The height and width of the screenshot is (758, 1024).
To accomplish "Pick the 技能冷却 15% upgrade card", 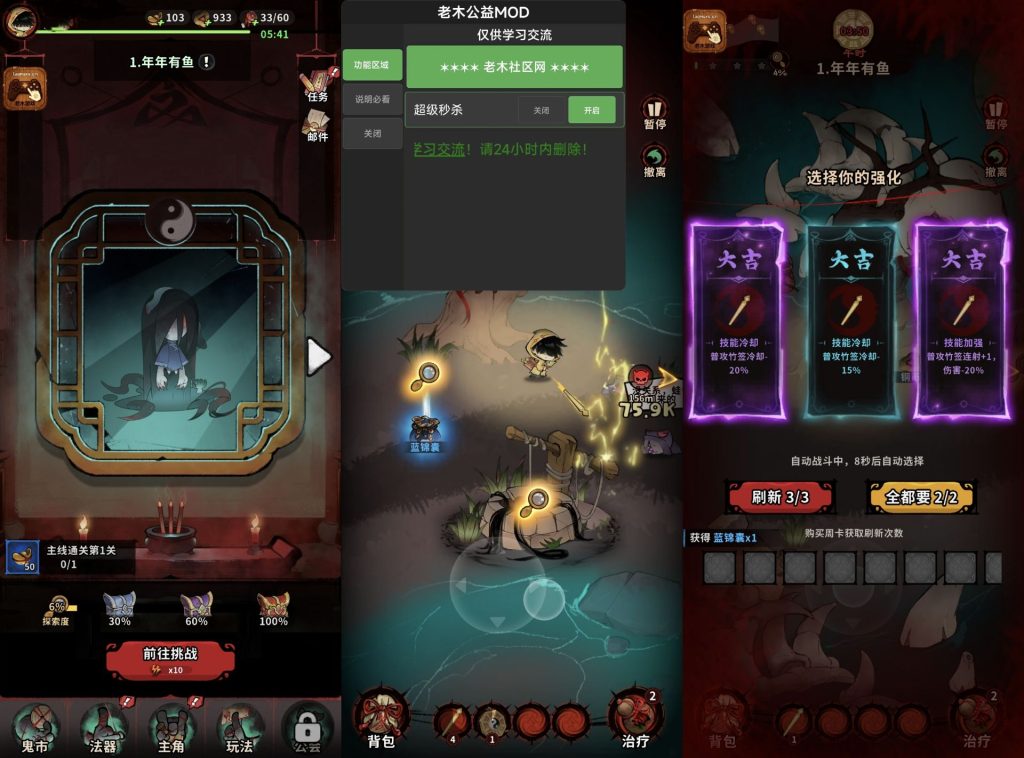I will [x=851, y=318].
